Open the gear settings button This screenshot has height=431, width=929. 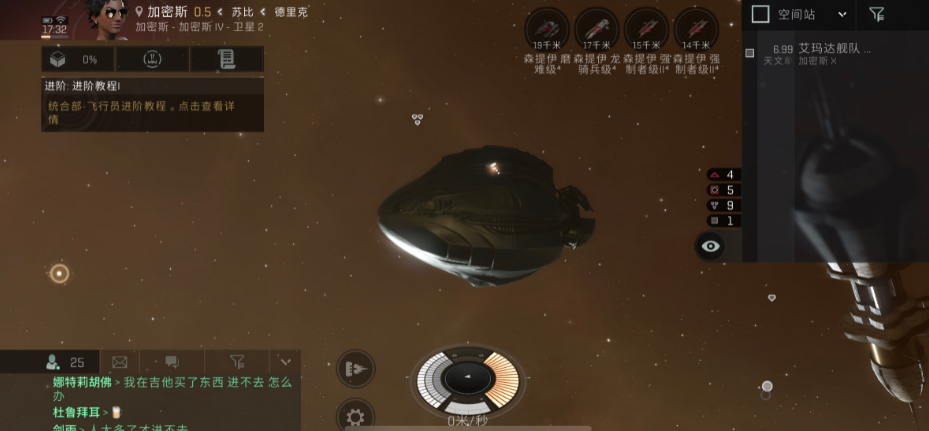355,416
